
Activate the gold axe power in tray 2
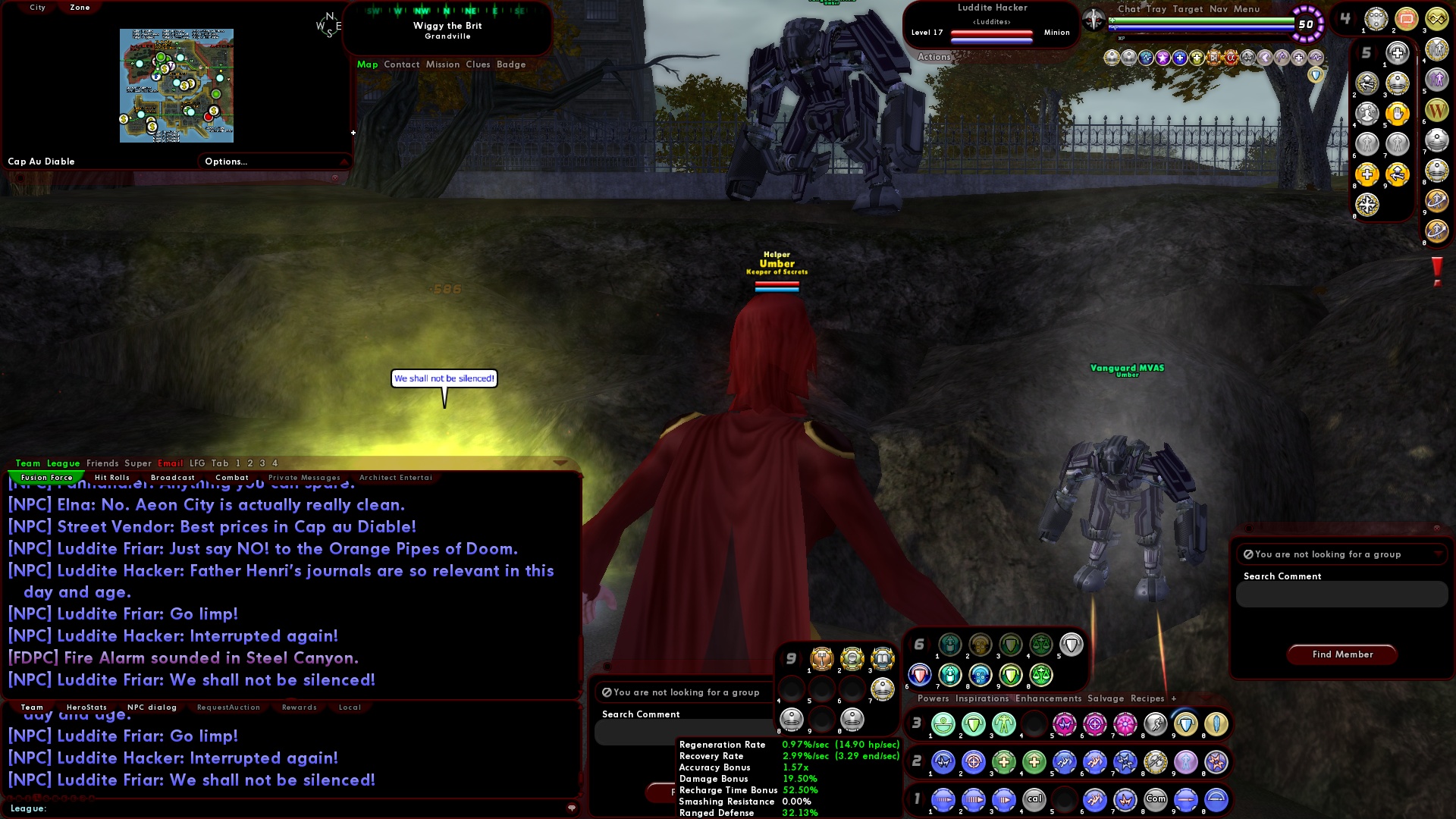point(1156,762)
